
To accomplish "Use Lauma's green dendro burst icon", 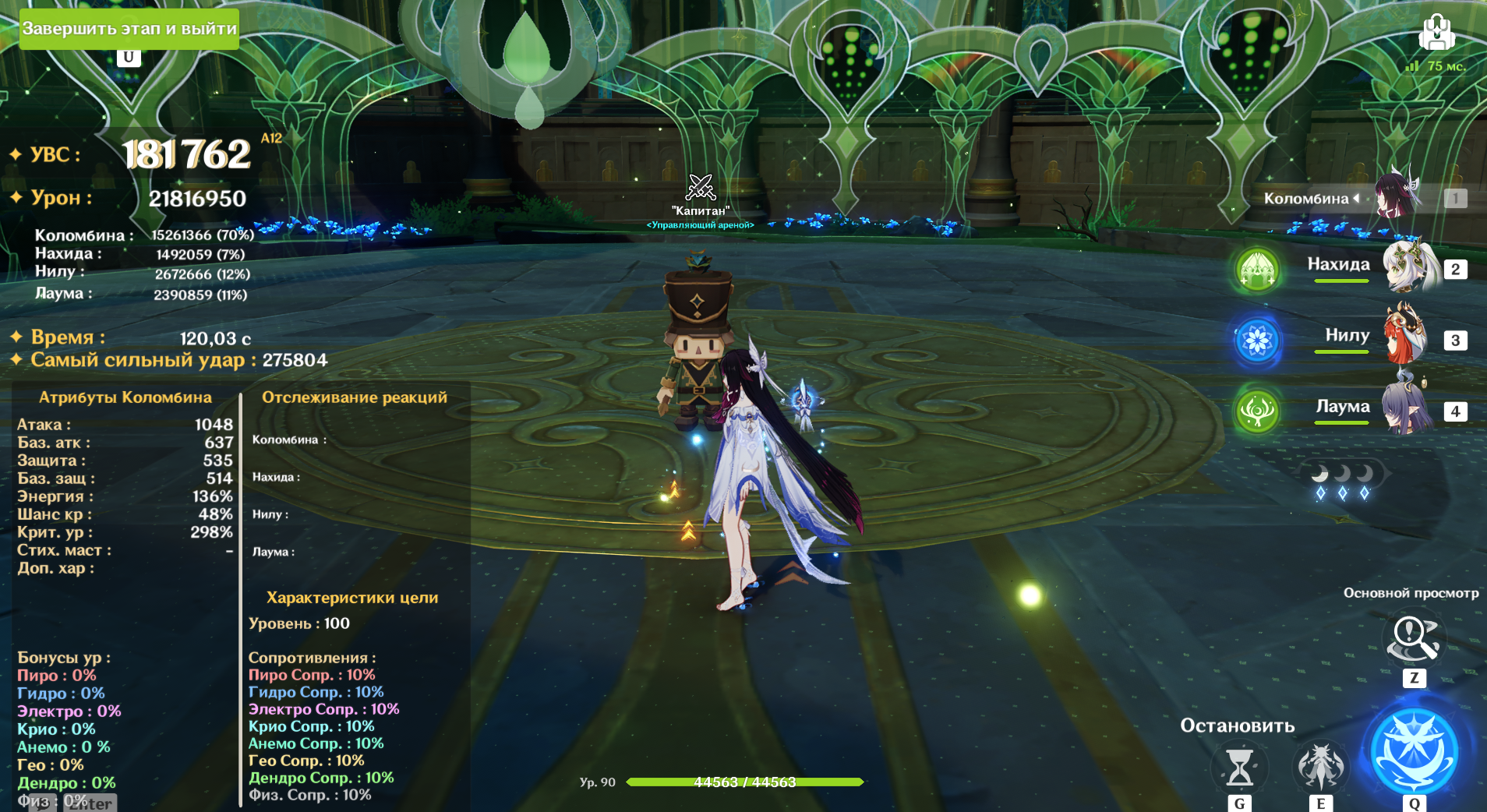I will 1257,410.
